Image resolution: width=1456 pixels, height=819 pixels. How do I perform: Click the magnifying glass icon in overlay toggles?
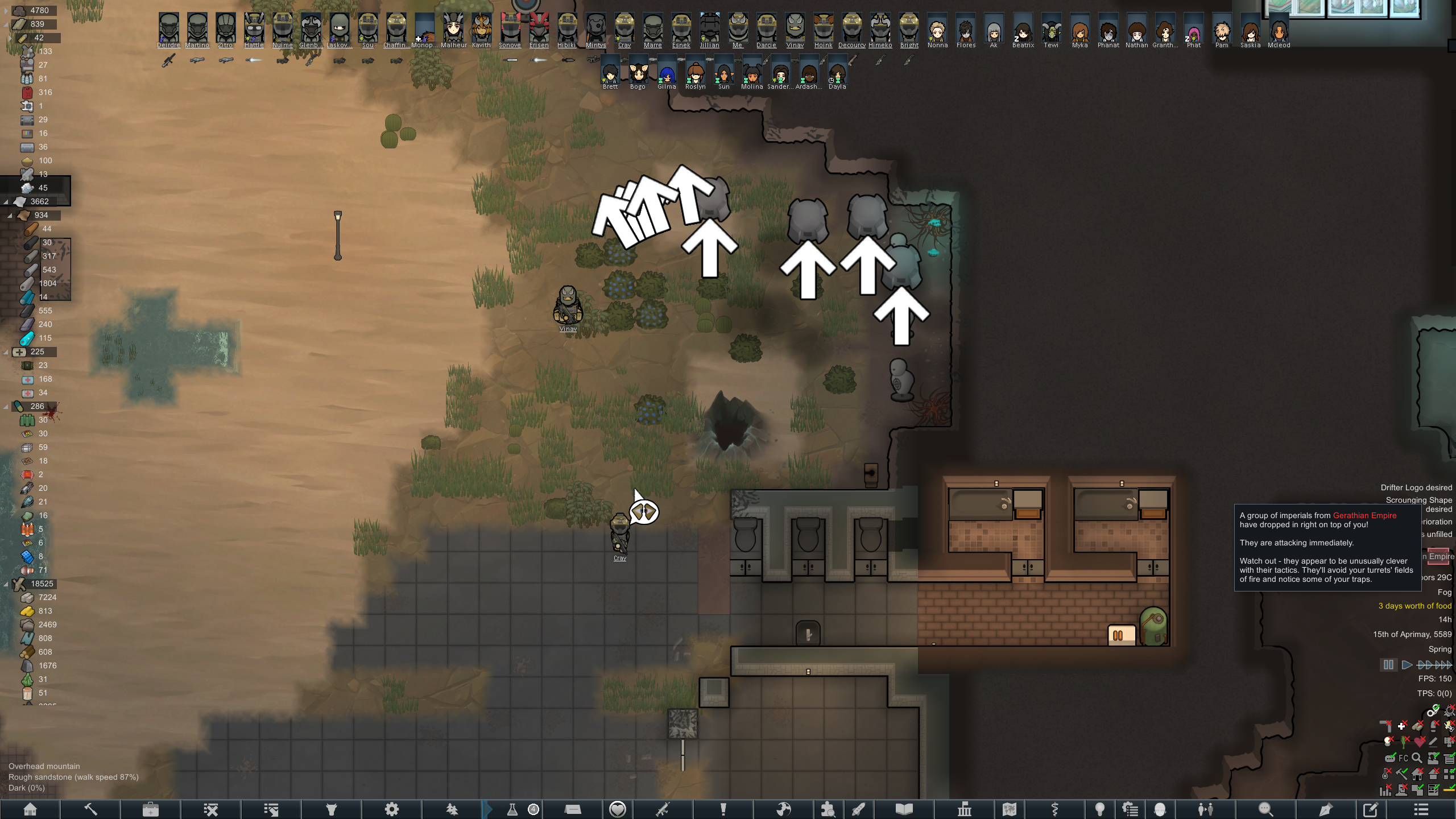1417,758
